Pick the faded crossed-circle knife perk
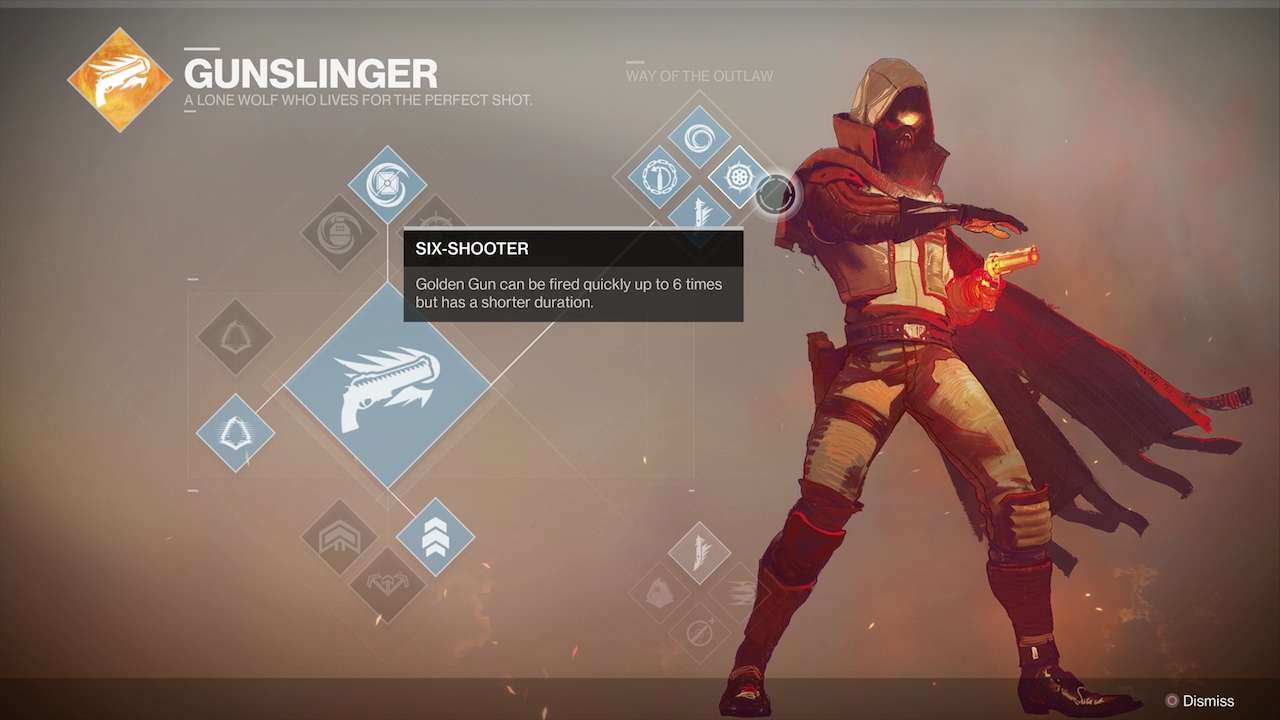 [699, 631]
